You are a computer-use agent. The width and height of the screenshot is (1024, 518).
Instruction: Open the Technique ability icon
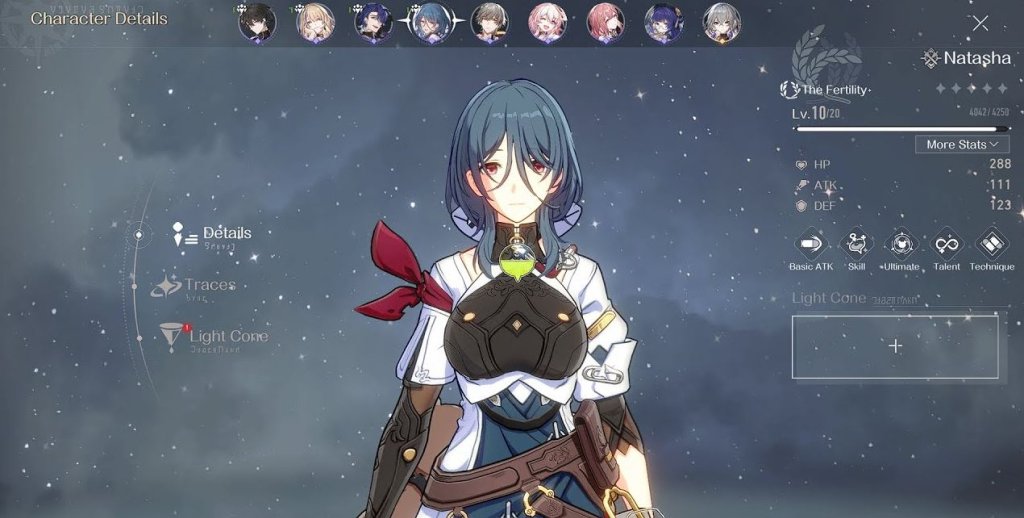click(992, 244)
